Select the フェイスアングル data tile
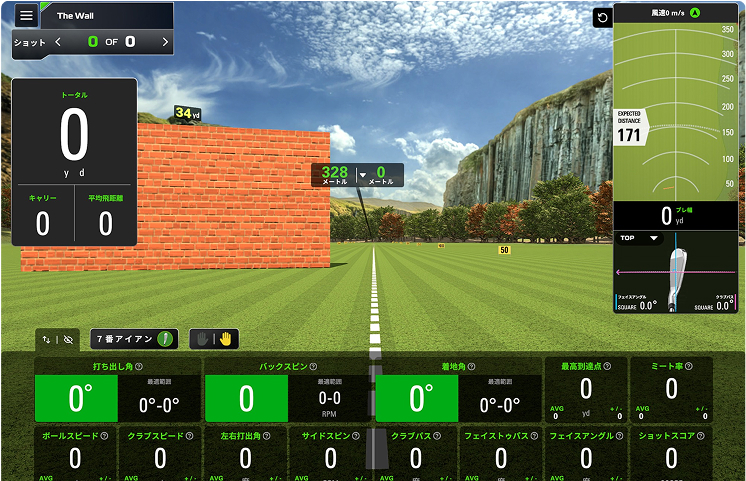The height and width of the screenshot is (481, 746). (586, 454)
